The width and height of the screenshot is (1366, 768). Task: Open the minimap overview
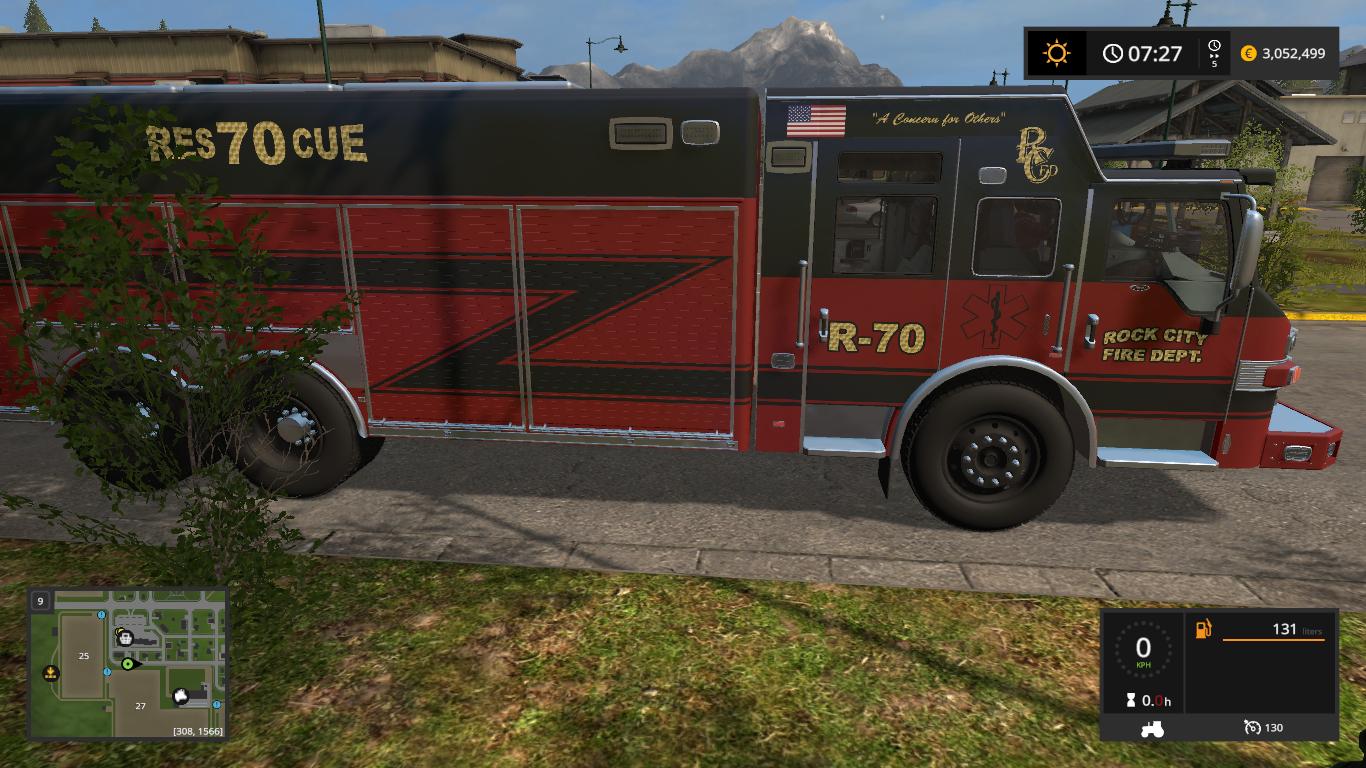(x=128, y=664)
